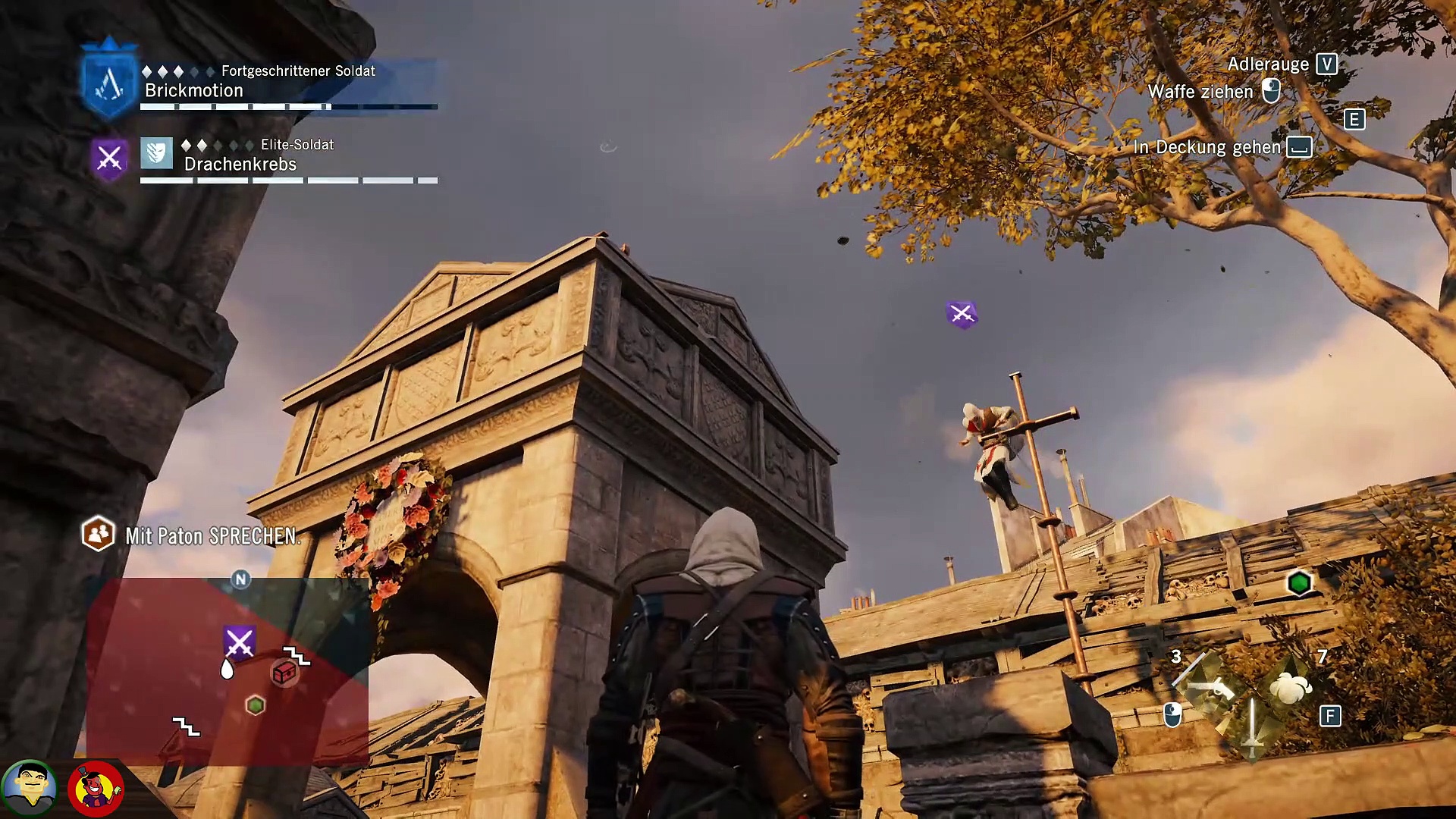Select the floating crossed swords marker in the sky
The height and width of the screenshot is (819, 1456).
pos(962,314)
